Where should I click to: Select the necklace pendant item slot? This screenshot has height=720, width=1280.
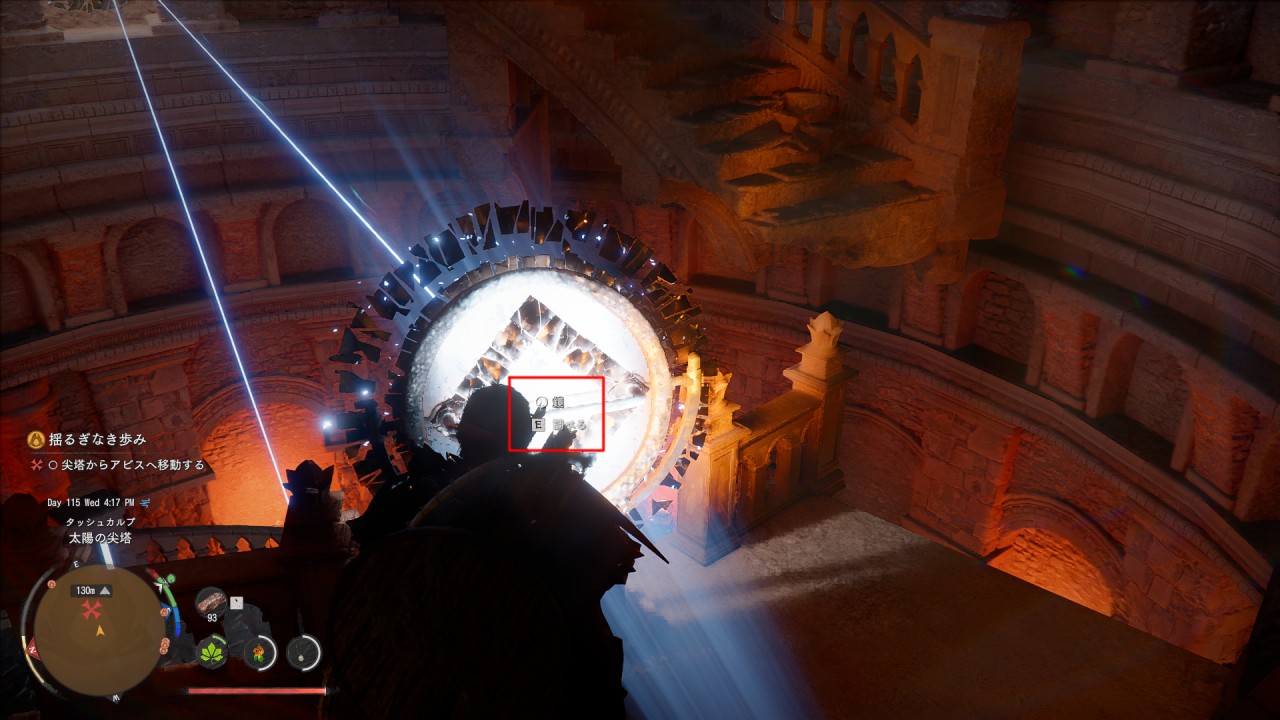pos(303,652)
